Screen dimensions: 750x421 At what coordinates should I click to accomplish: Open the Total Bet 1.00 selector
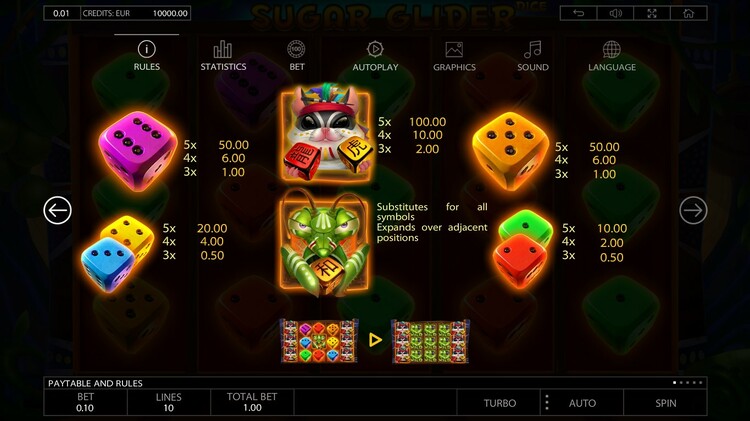(252, 402)
